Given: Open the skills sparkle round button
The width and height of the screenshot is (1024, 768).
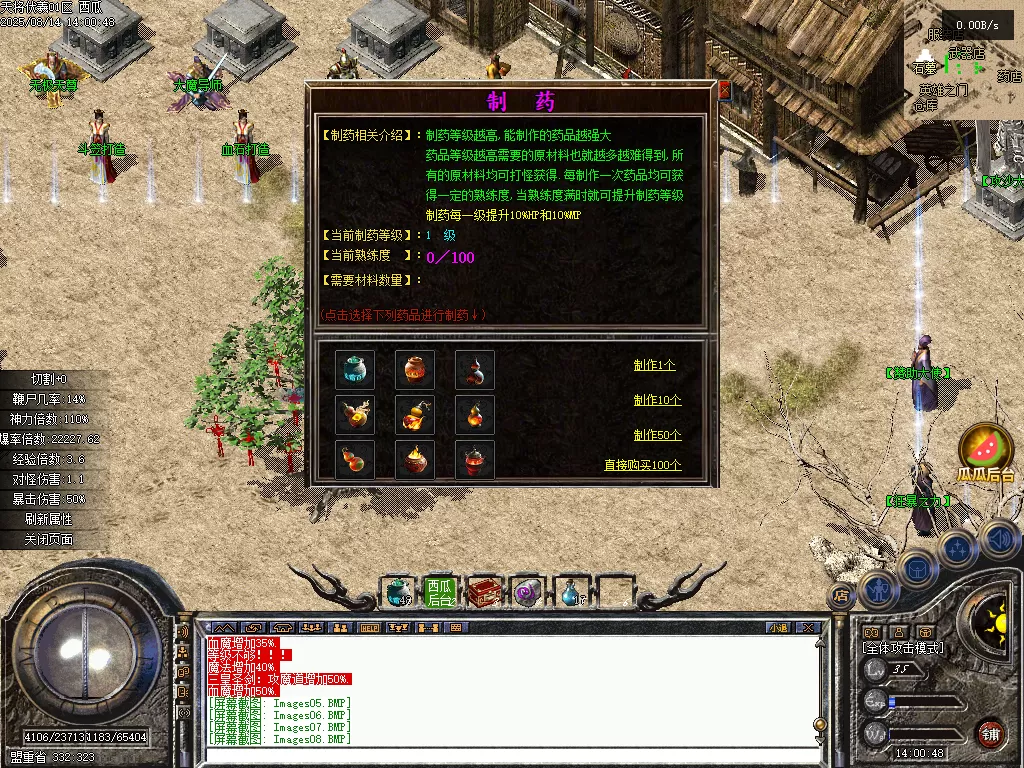Looking at the screenshot, I should 958,548.
